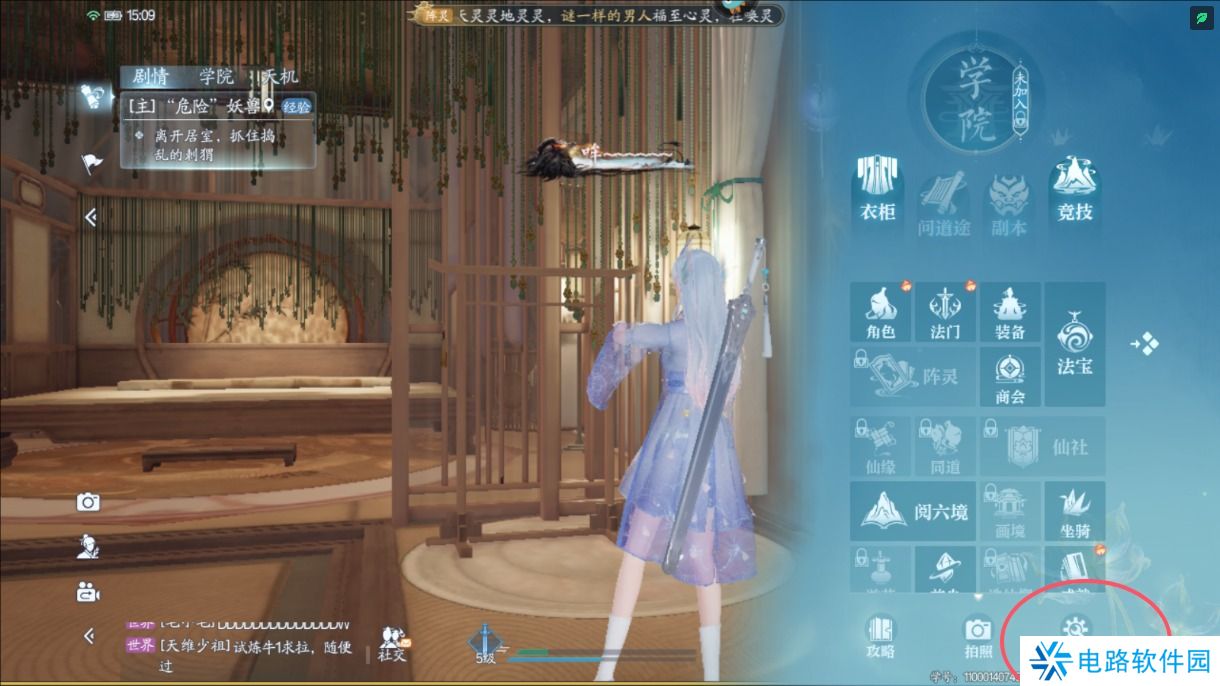Open the 商会 trading guild
The width and height of the screenshot is (1220, 686).
coord(1010,377)
